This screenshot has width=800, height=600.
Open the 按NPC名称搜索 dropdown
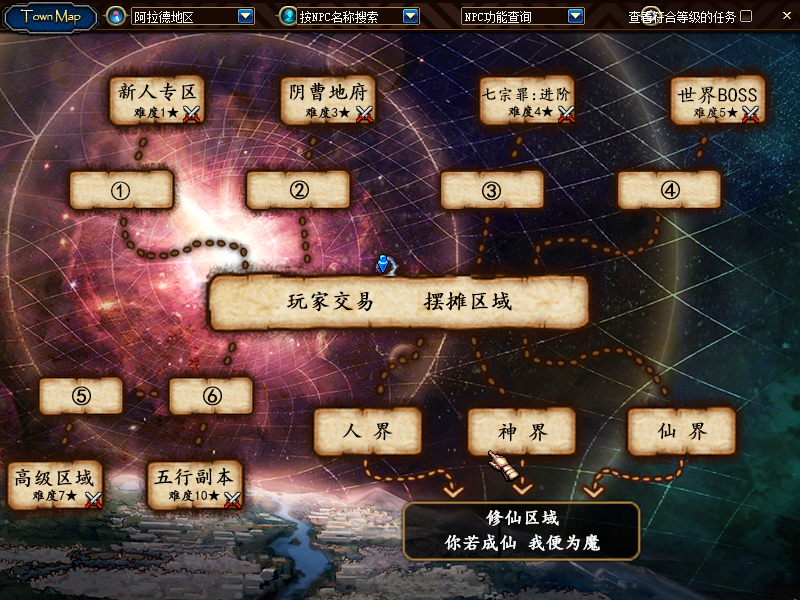click(410, 16)
